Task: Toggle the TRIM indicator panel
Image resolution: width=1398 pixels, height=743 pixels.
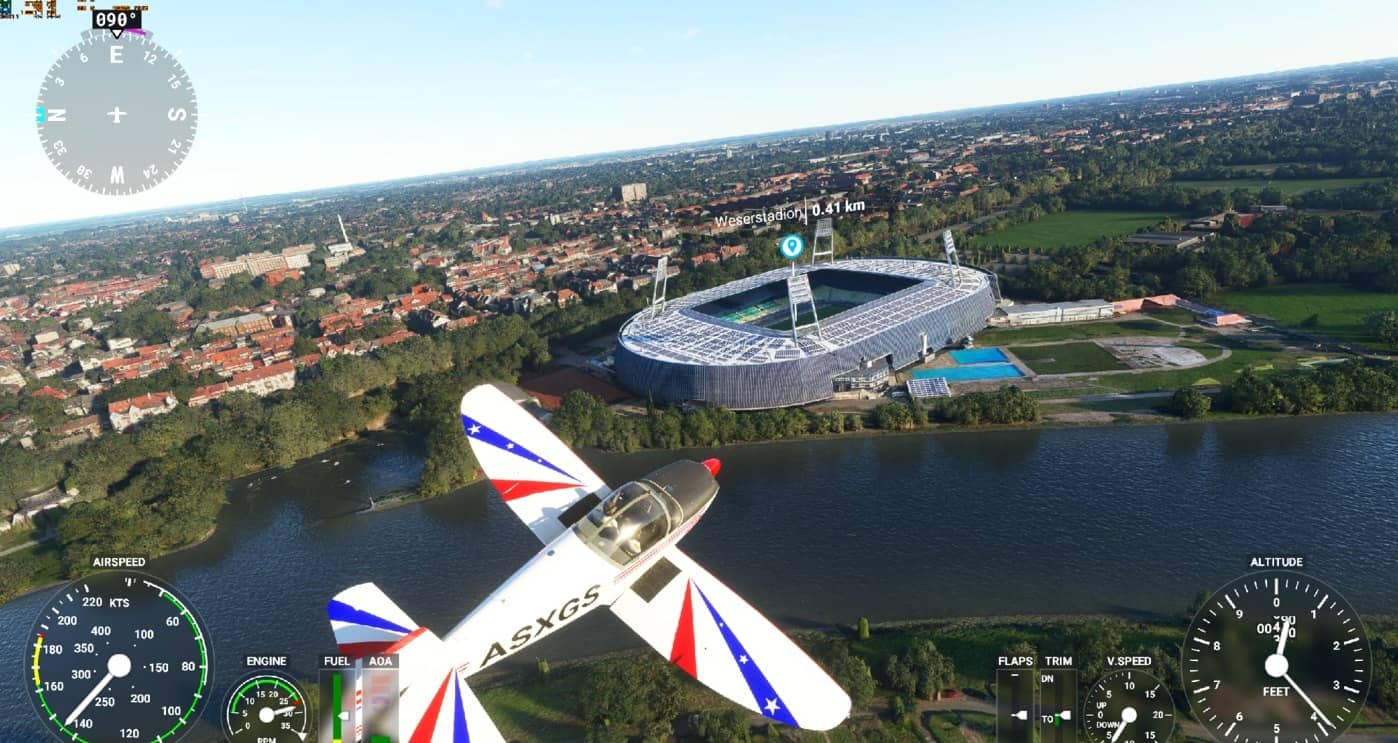Action: pyautogui.click(x=1060, y=700)
